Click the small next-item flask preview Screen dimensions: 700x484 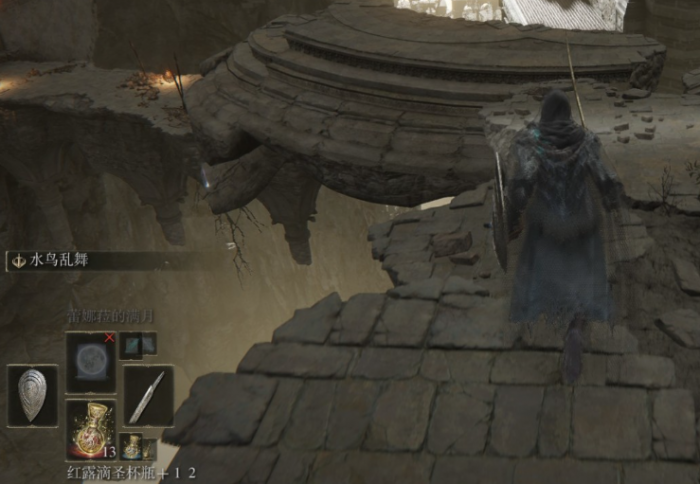click(132, 446)
